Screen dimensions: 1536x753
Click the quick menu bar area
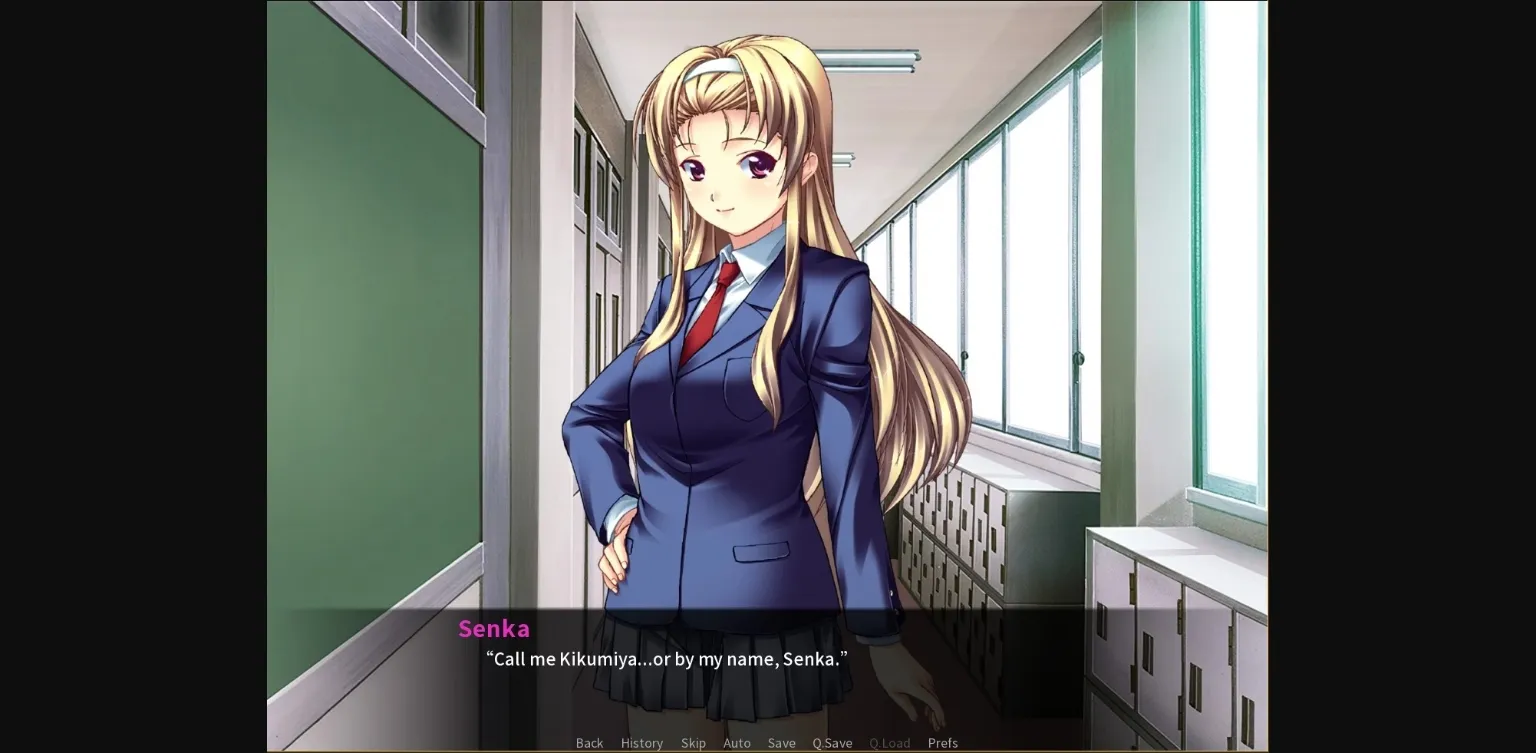767,743
